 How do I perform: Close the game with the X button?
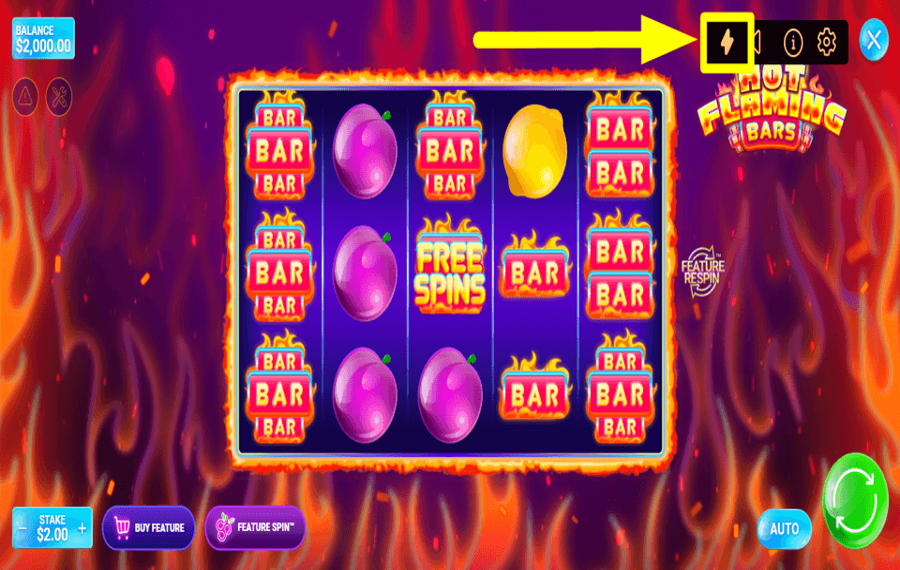[x=874, y=40]
